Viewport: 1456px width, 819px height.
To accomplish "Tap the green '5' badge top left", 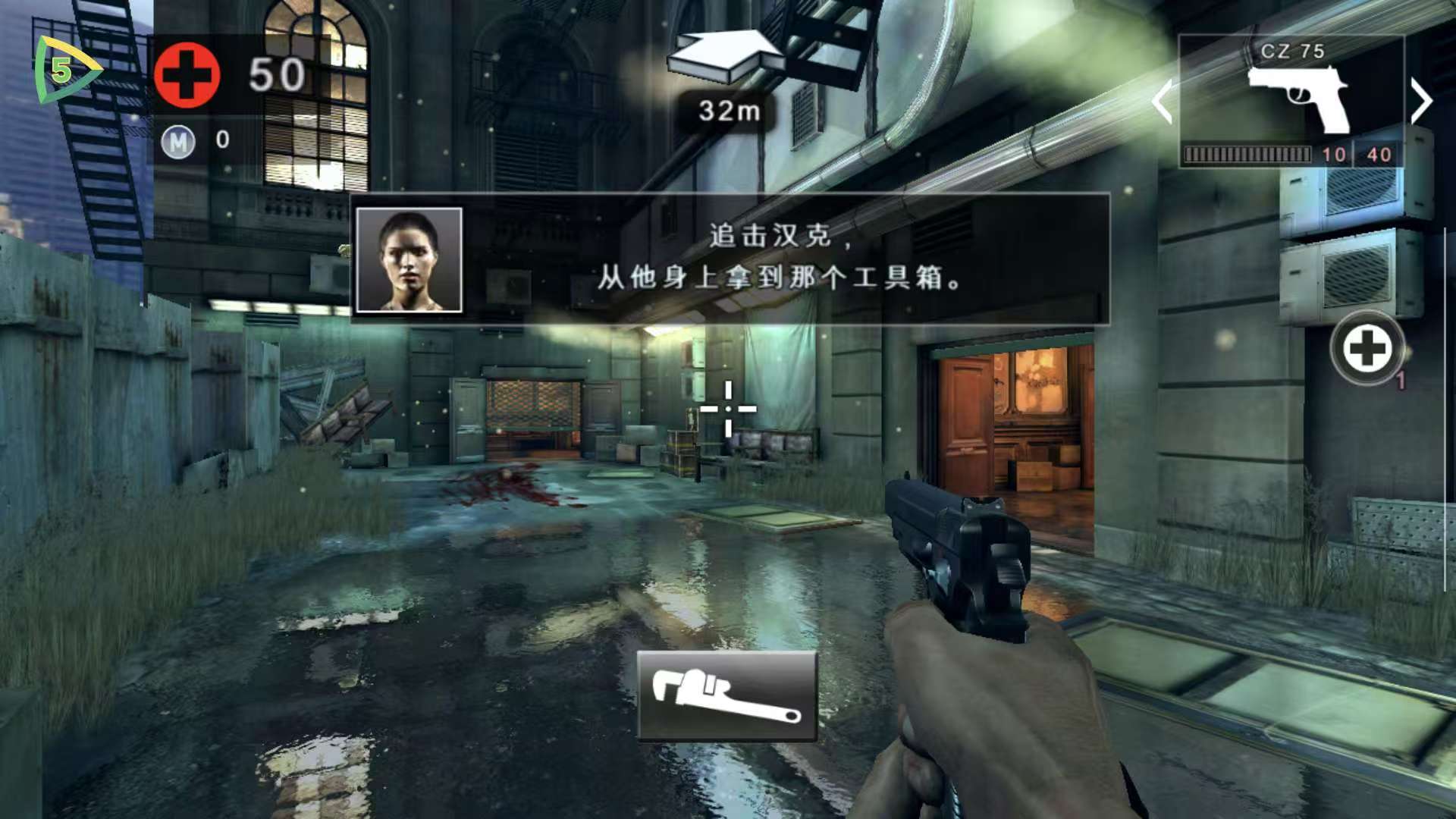I will (61, 68).
